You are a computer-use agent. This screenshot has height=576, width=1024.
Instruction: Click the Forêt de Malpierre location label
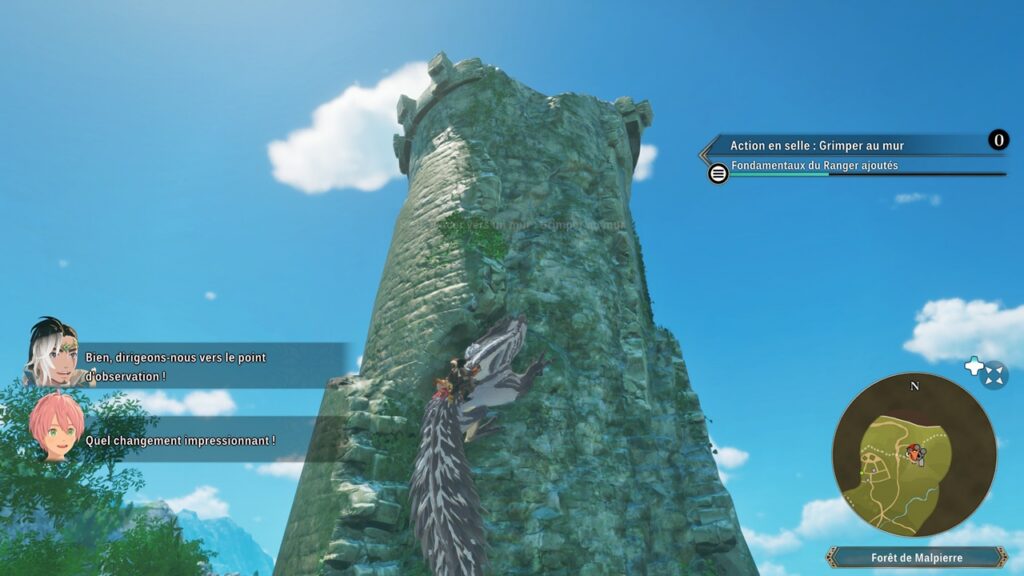916,557
